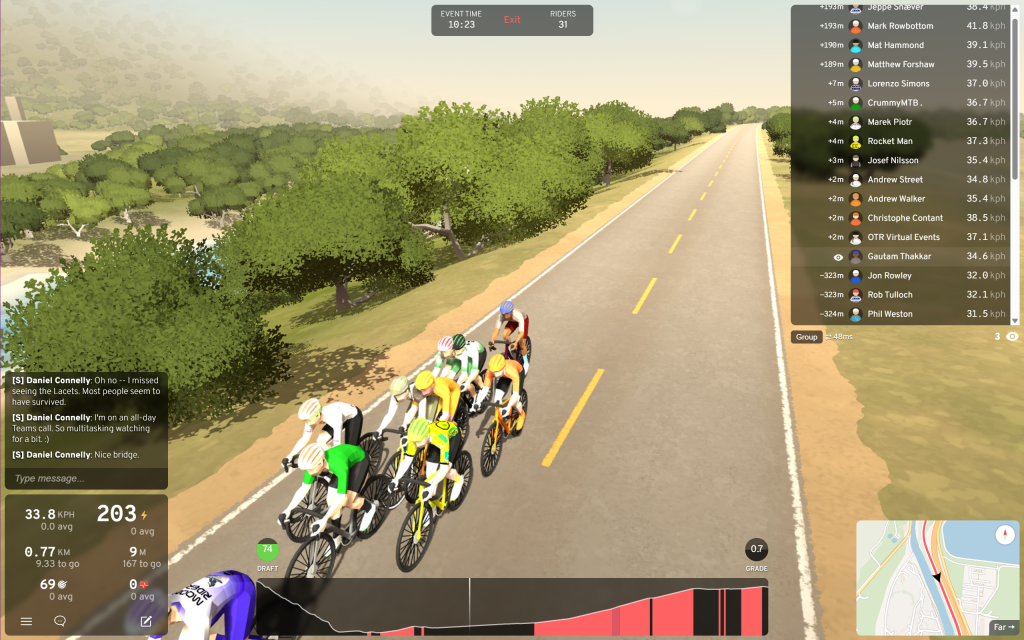Viewport: 1024px width, 640px height.
Task: Exit the event via the red Exit button
Action: 512,20
